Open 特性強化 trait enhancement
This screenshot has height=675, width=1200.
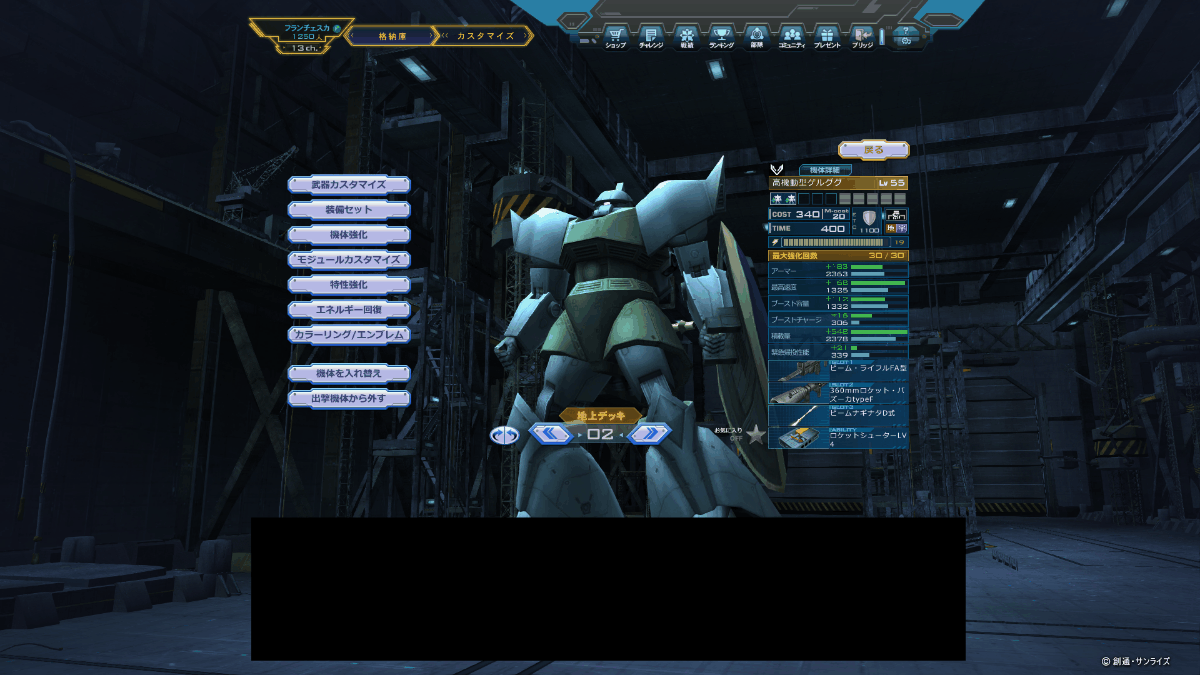tap(349, 284)
